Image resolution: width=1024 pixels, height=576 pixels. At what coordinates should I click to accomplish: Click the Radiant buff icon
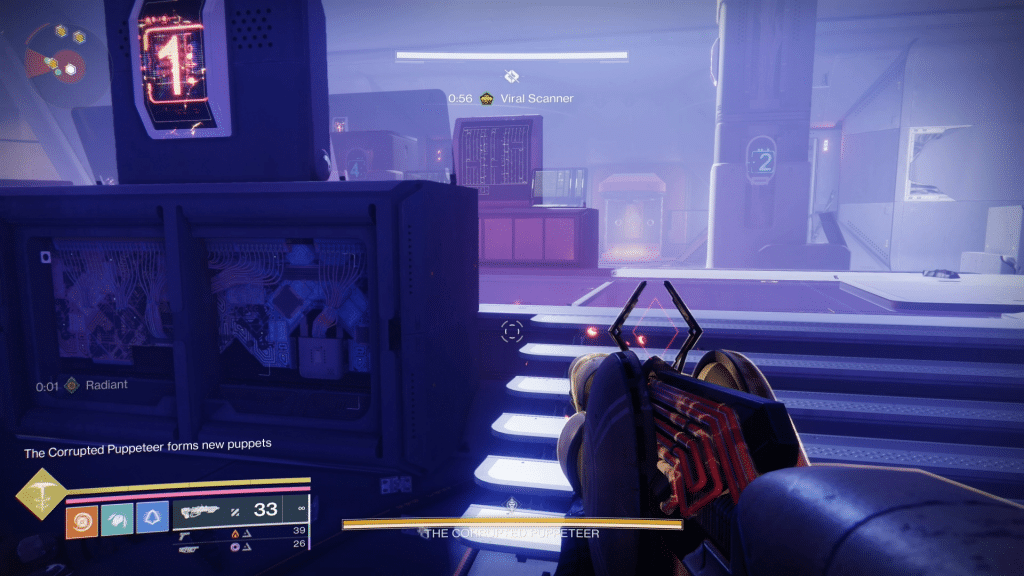pos(71,385)
